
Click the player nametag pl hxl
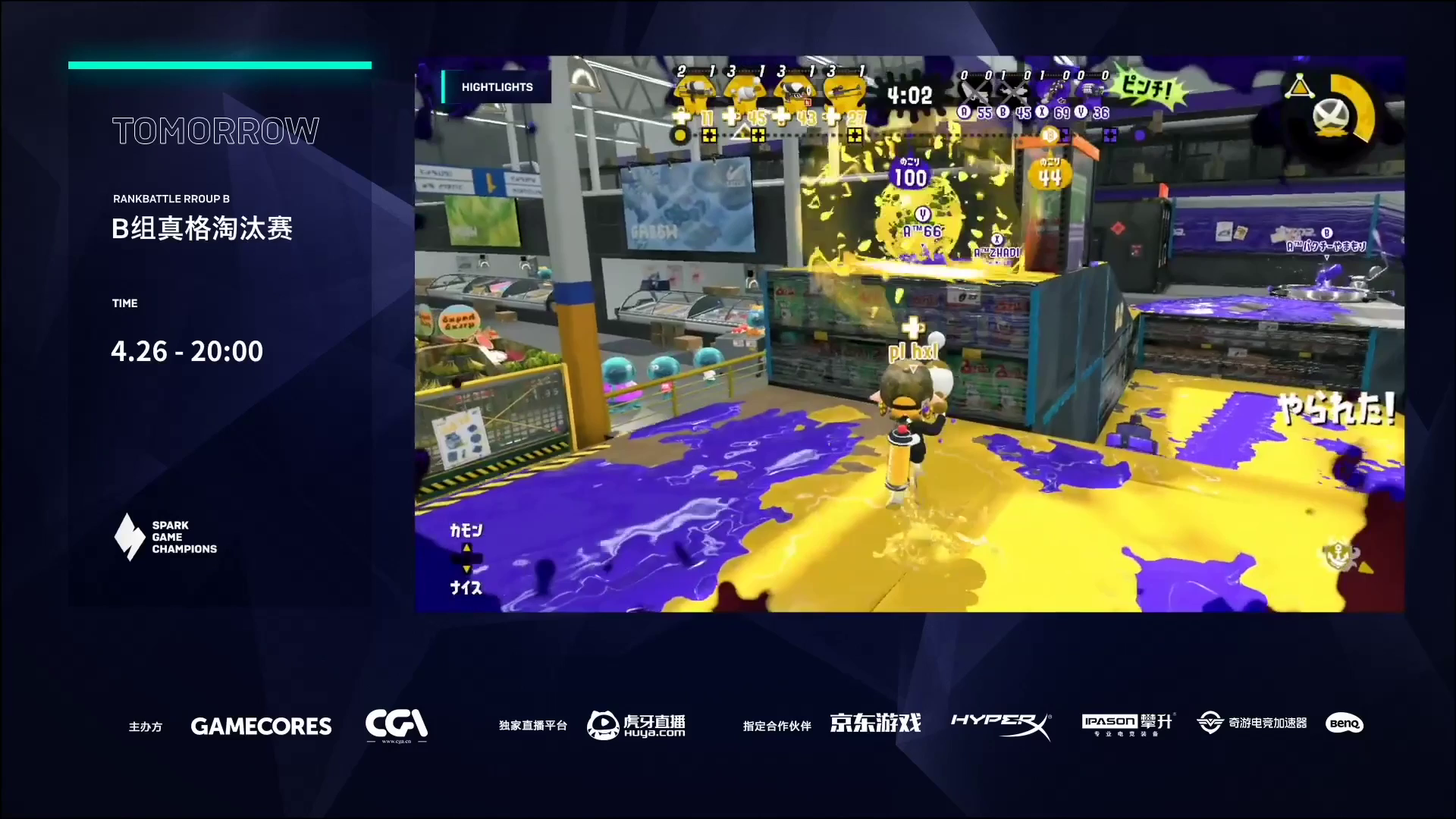(912, 350)
